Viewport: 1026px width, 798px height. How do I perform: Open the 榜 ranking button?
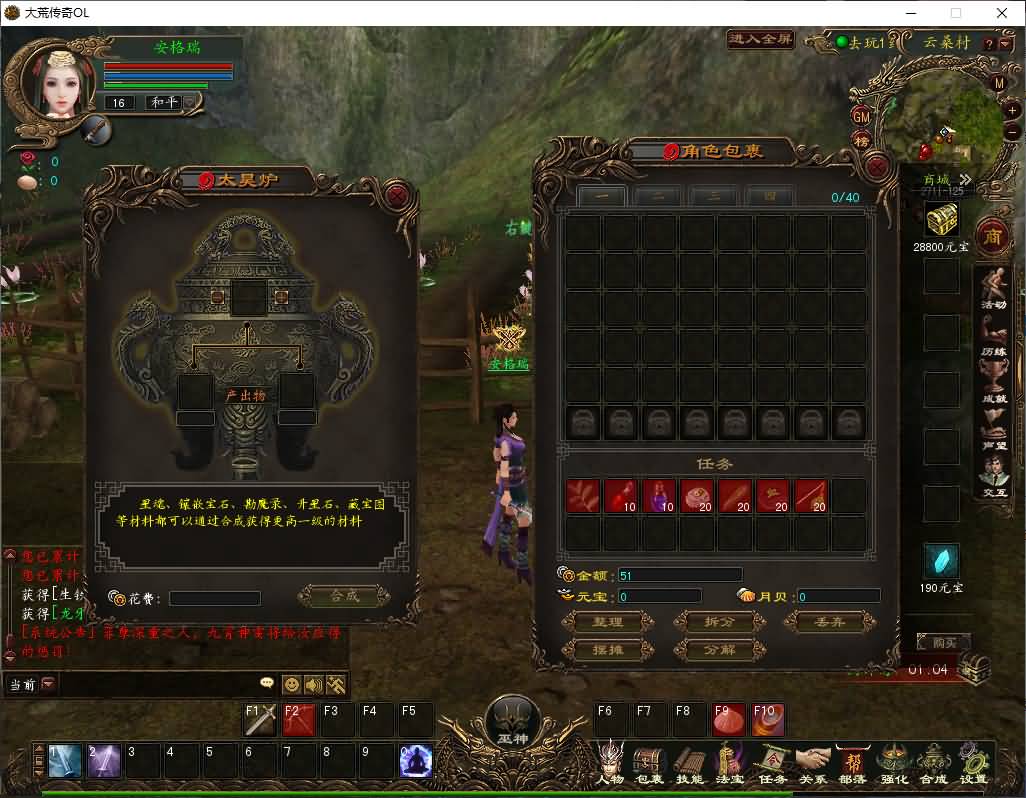tap(861, 142)
